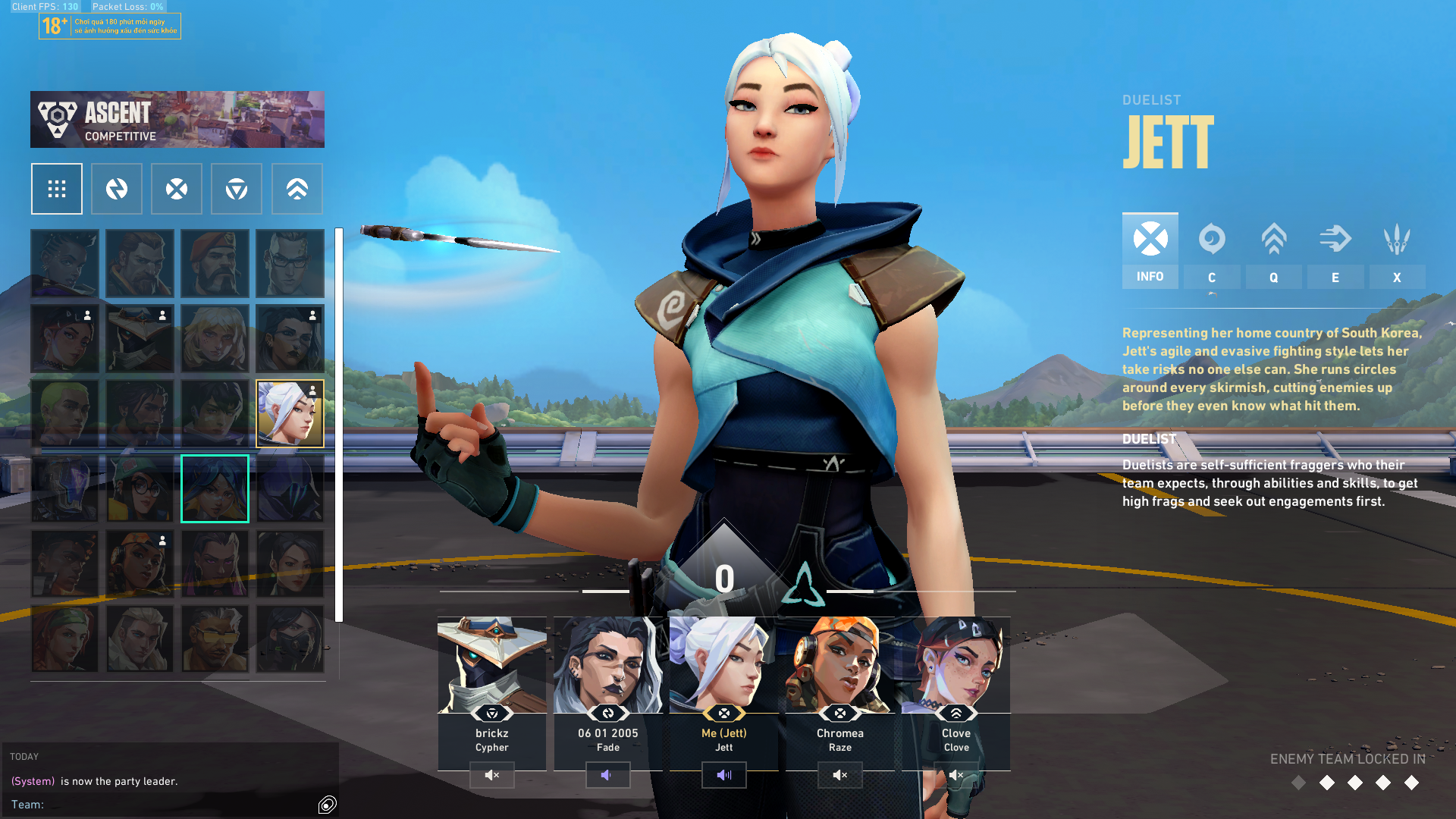Toggle voice volume for player 06 01 2005
The height and width of the screenshot is (819, 1456).
[x=608, y=775]
